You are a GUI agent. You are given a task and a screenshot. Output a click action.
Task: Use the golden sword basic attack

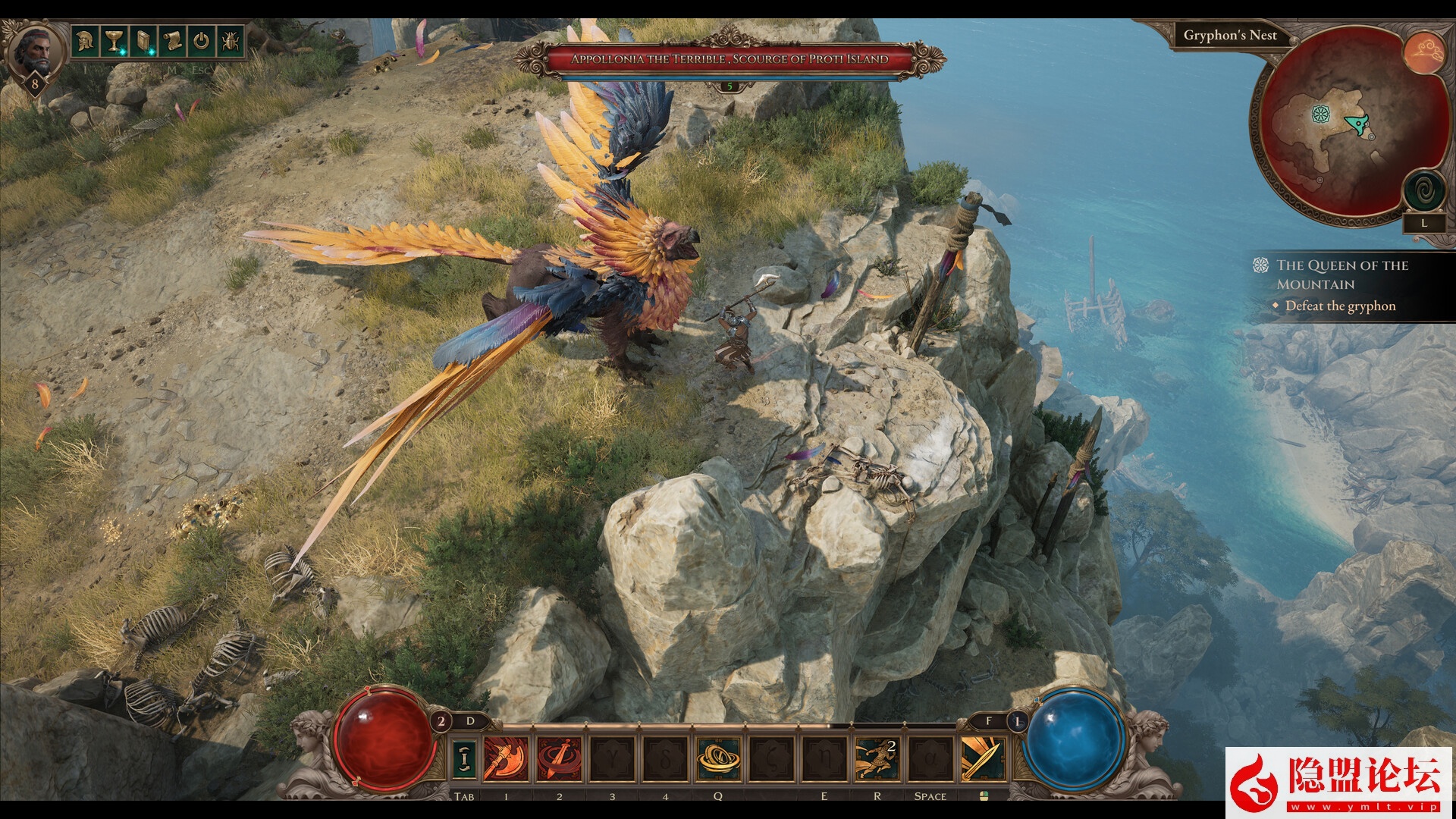(983, 758)
